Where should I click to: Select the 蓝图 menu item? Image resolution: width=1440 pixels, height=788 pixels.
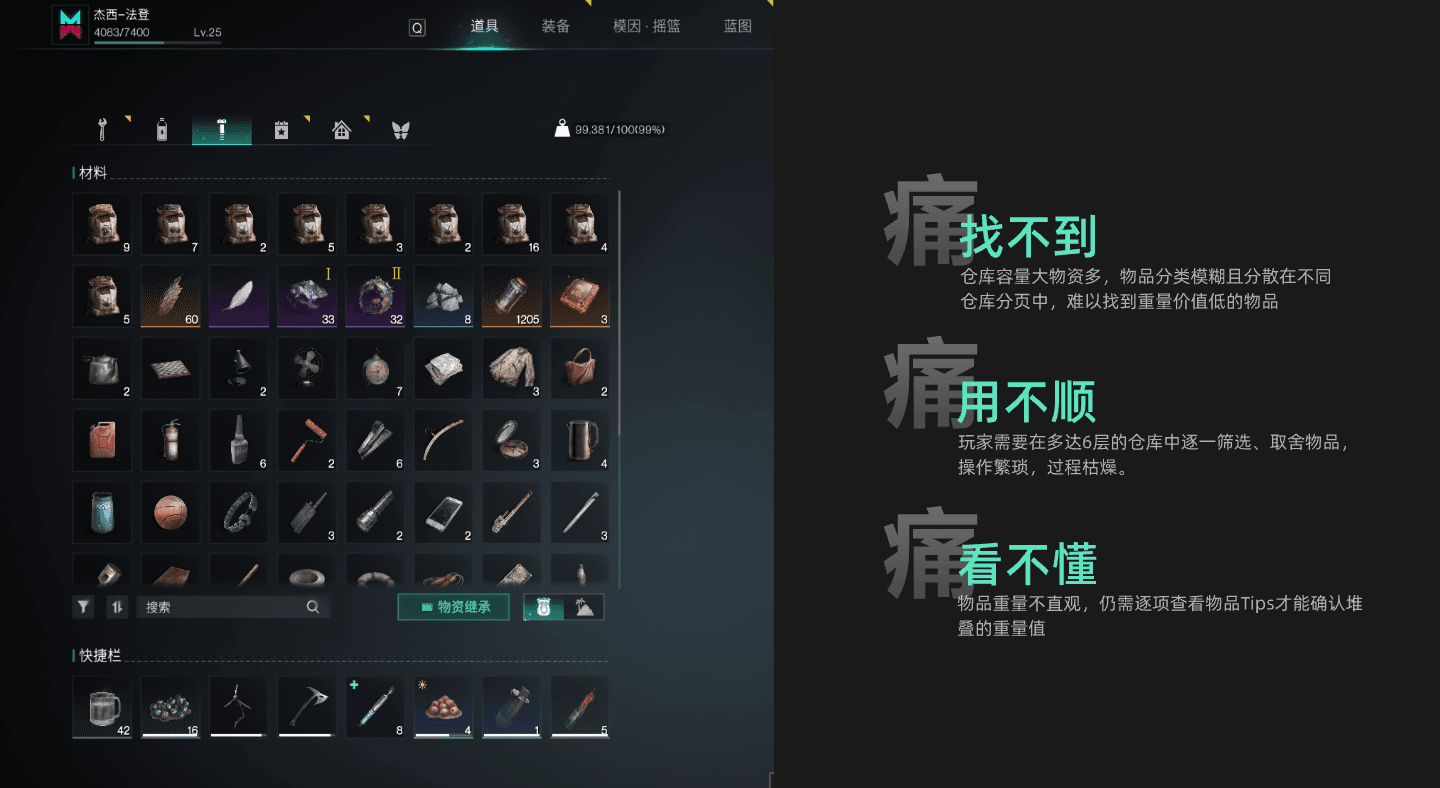point(737,26)
